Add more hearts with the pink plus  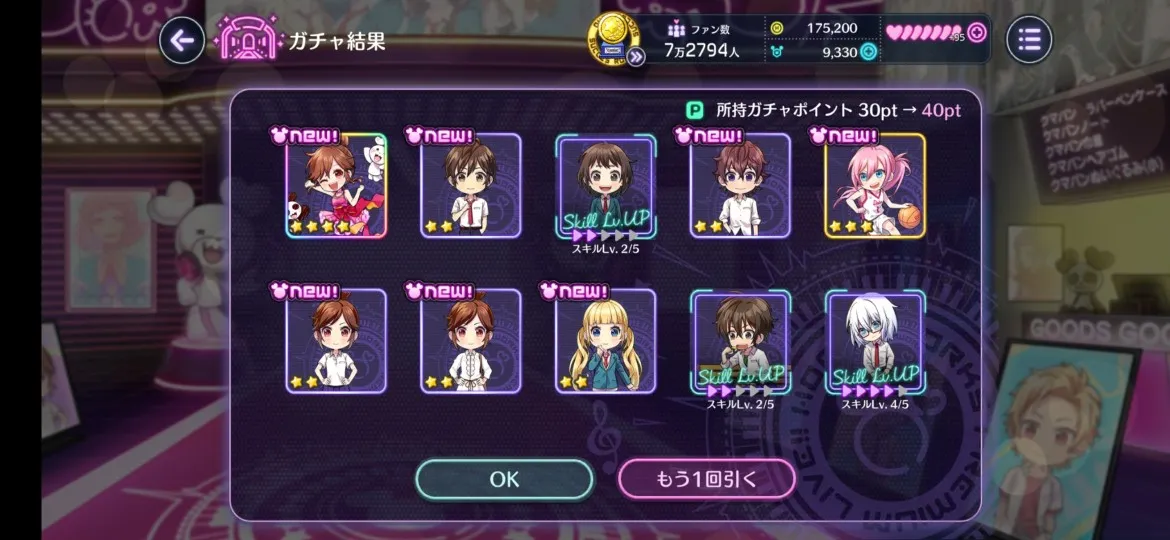[x=977, y=32]
